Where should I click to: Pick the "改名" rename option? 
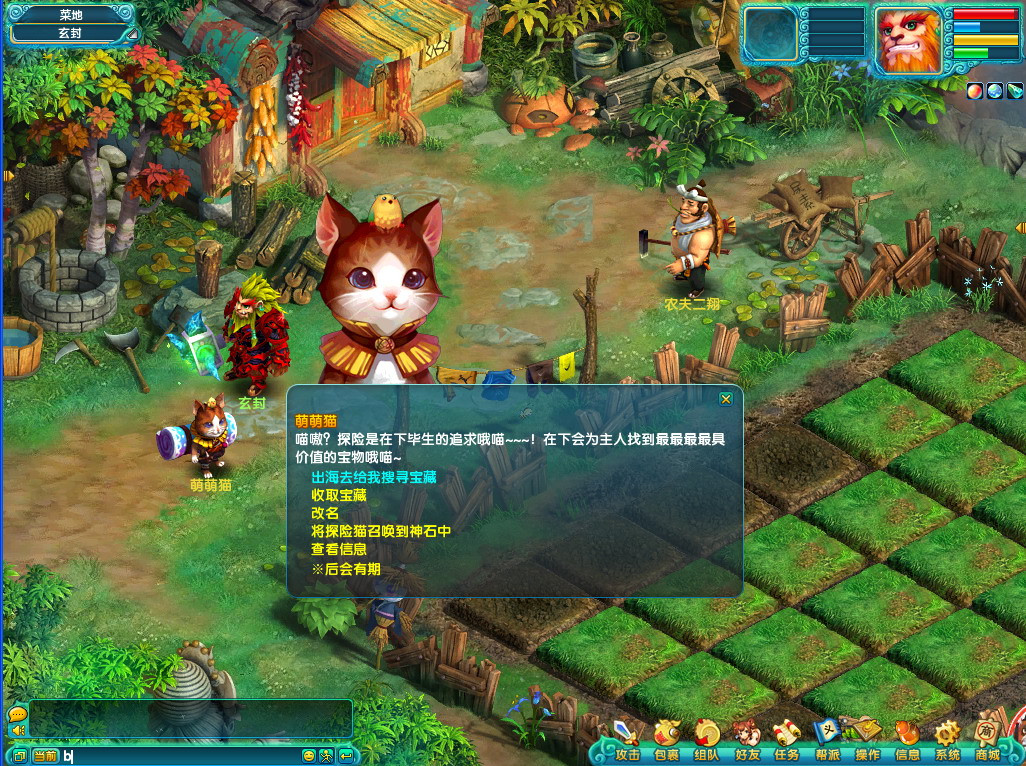pyautogui.click(x=325, y=513)
